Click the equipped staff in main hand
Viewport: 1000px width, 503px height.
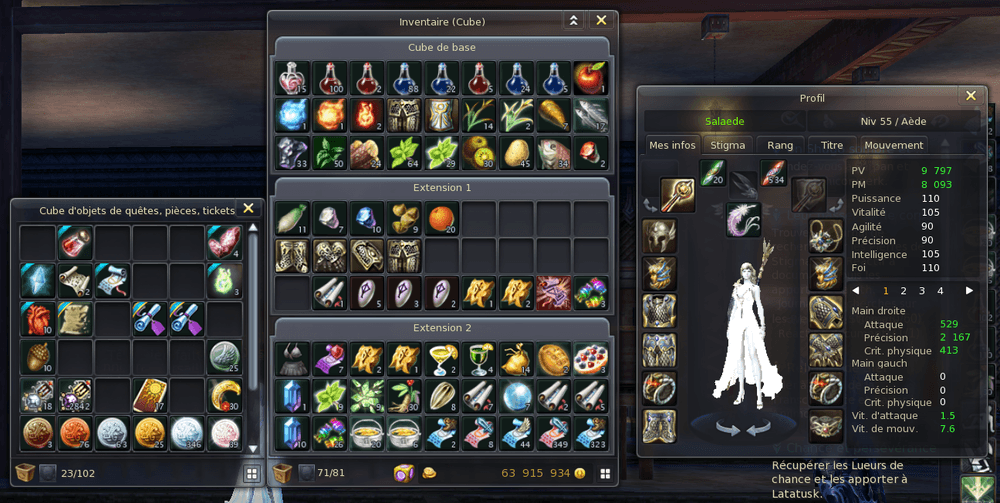[677, 195]
